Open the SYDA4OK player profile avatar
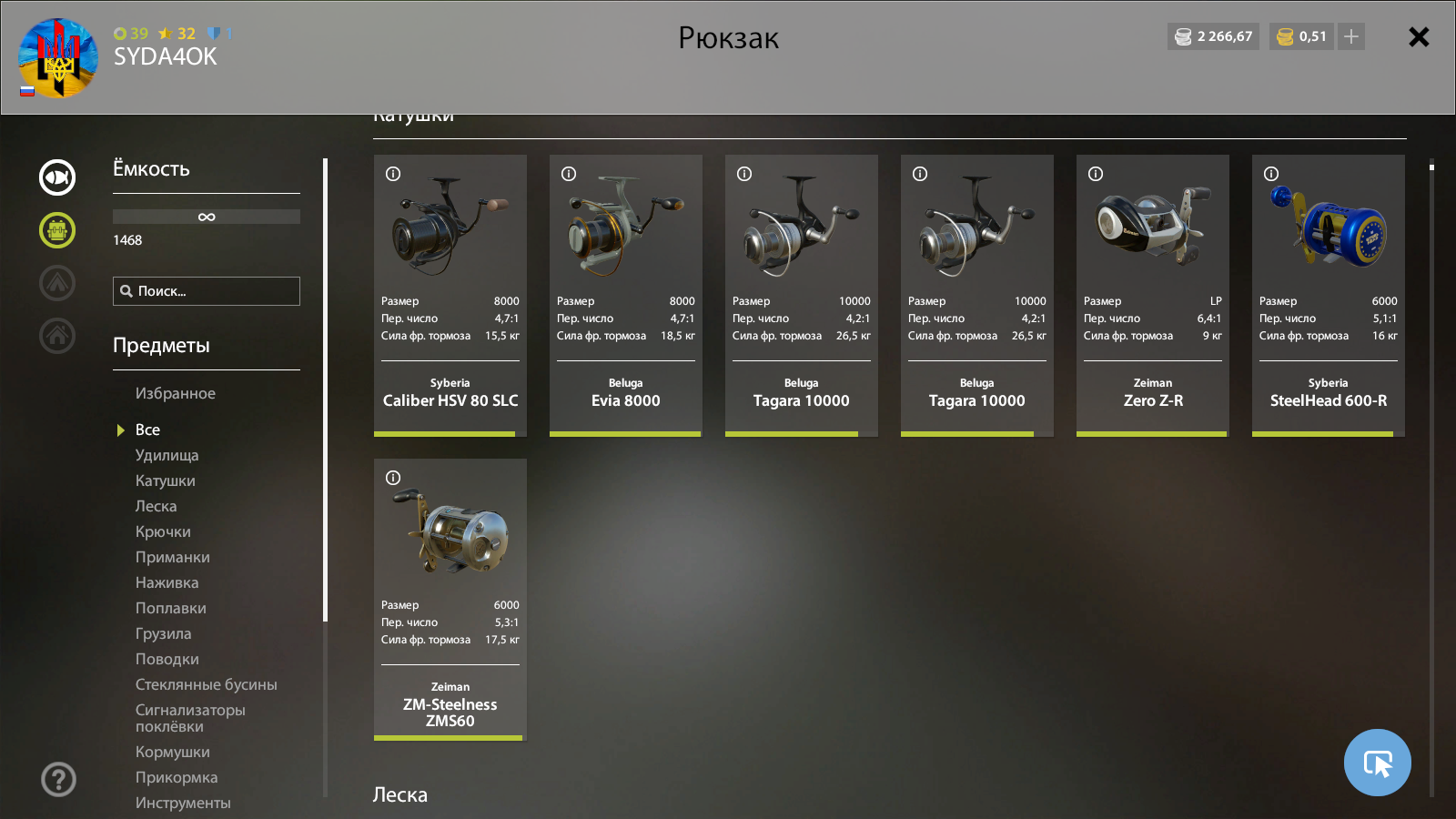Screen dimensions: 1456x819 (58, 58)
